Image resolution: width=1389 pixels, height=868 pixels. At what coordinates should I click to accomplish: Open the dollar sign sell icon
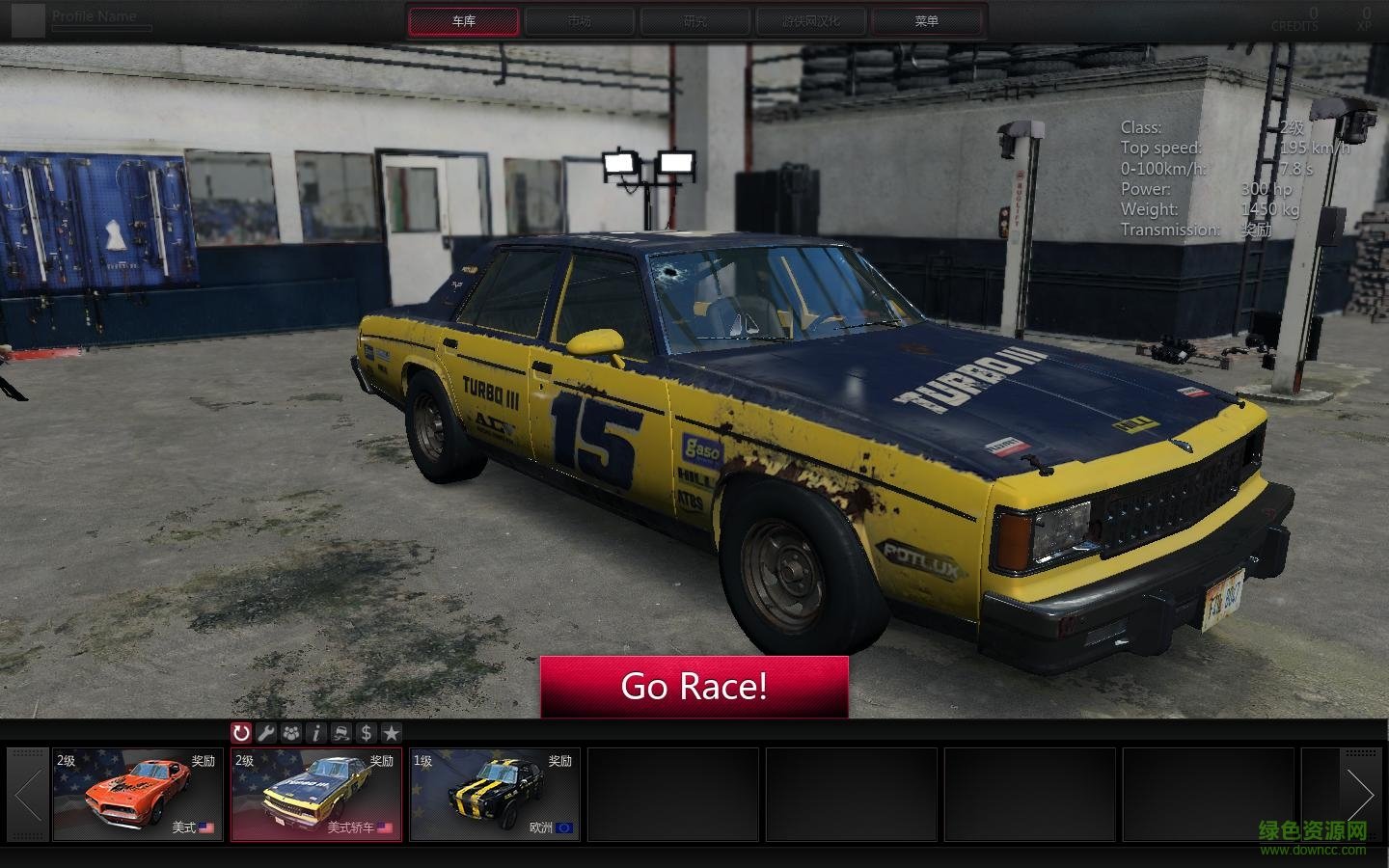point(366,733)
